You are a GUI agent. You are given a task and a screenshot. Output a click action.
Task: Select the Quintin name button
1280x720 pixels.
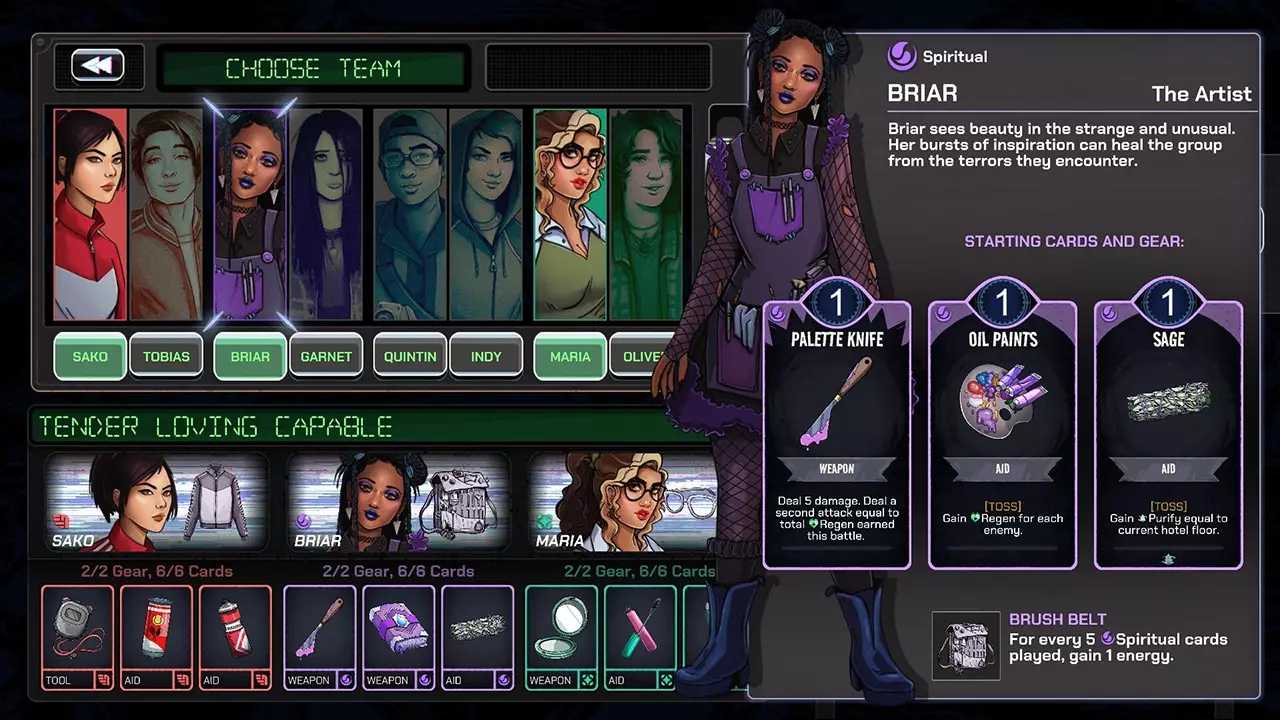pos(410,356)
